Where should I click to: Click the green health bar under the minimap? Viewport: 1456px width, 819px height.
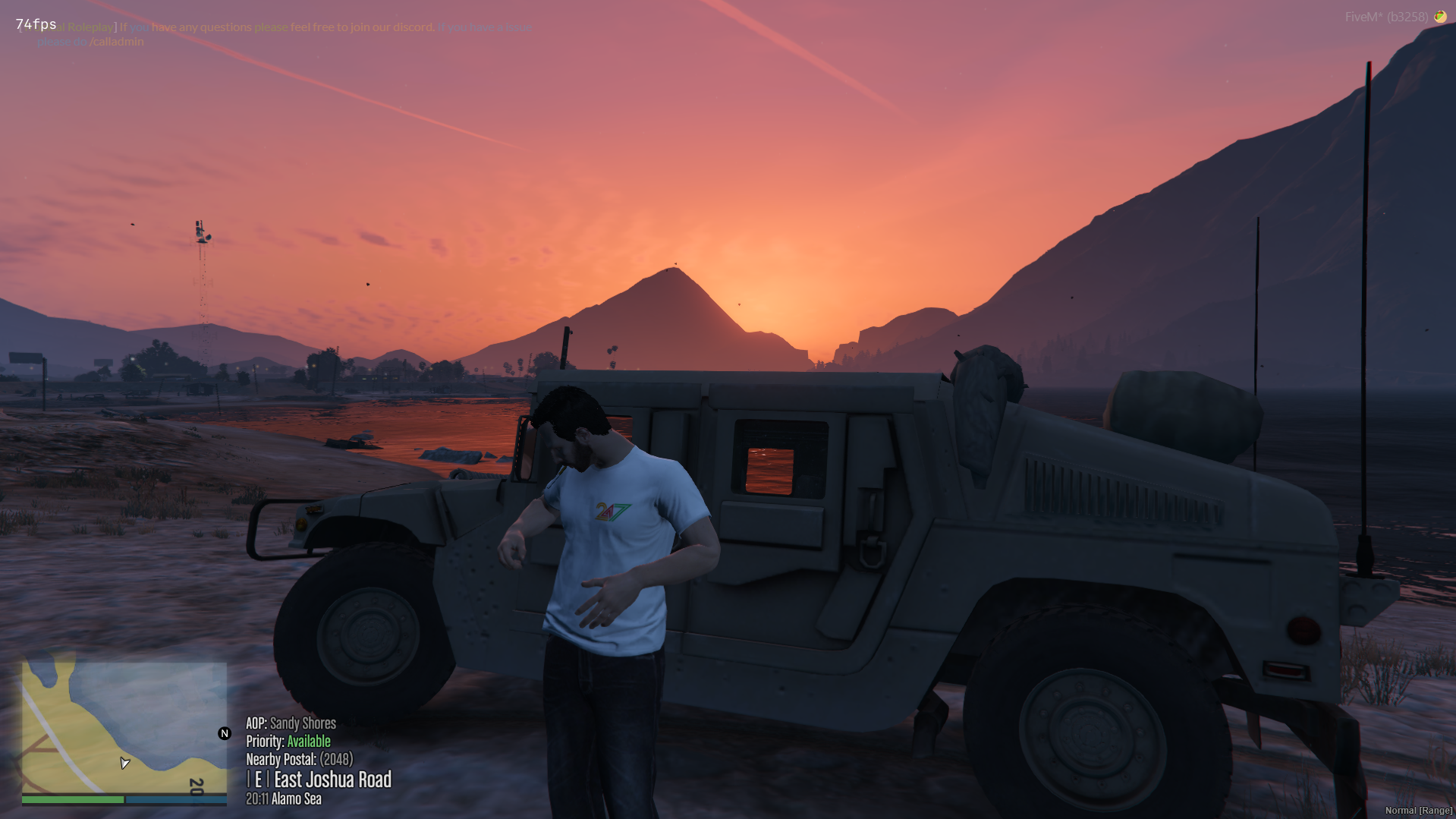coord(72,799)
